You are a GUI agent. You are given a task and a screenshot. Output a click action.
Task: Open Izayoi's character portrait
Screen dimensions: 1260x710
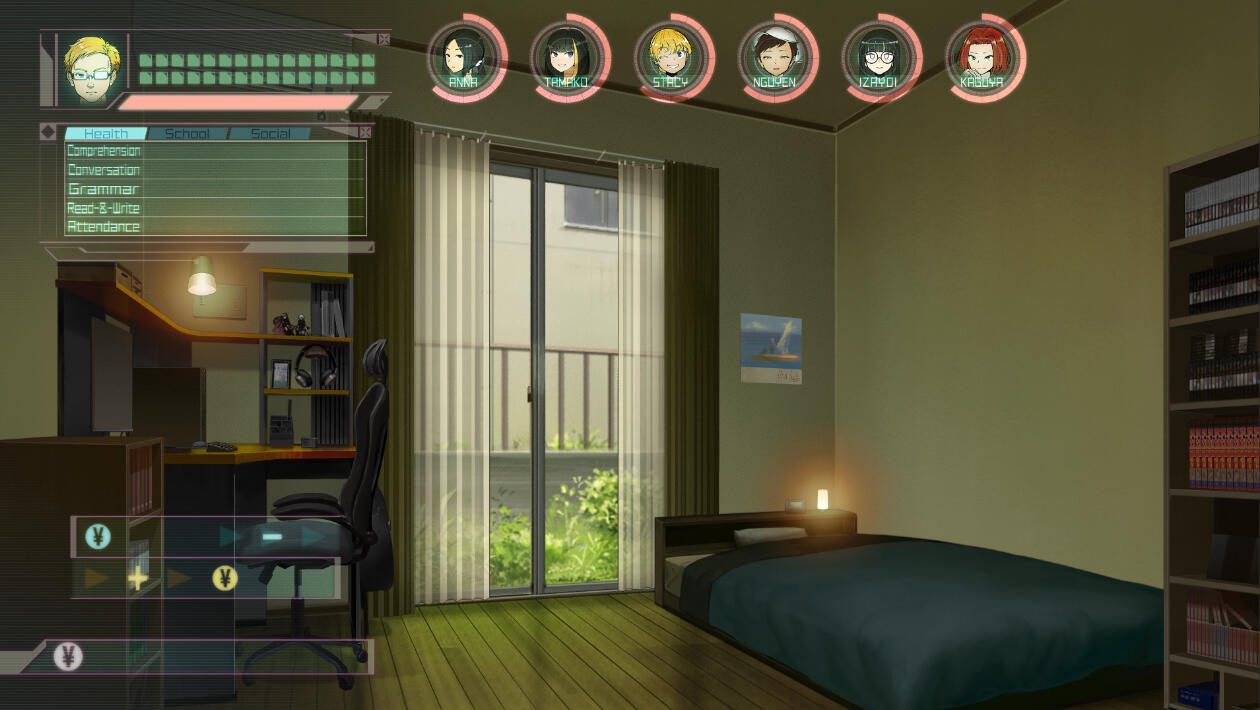point(878,57)
